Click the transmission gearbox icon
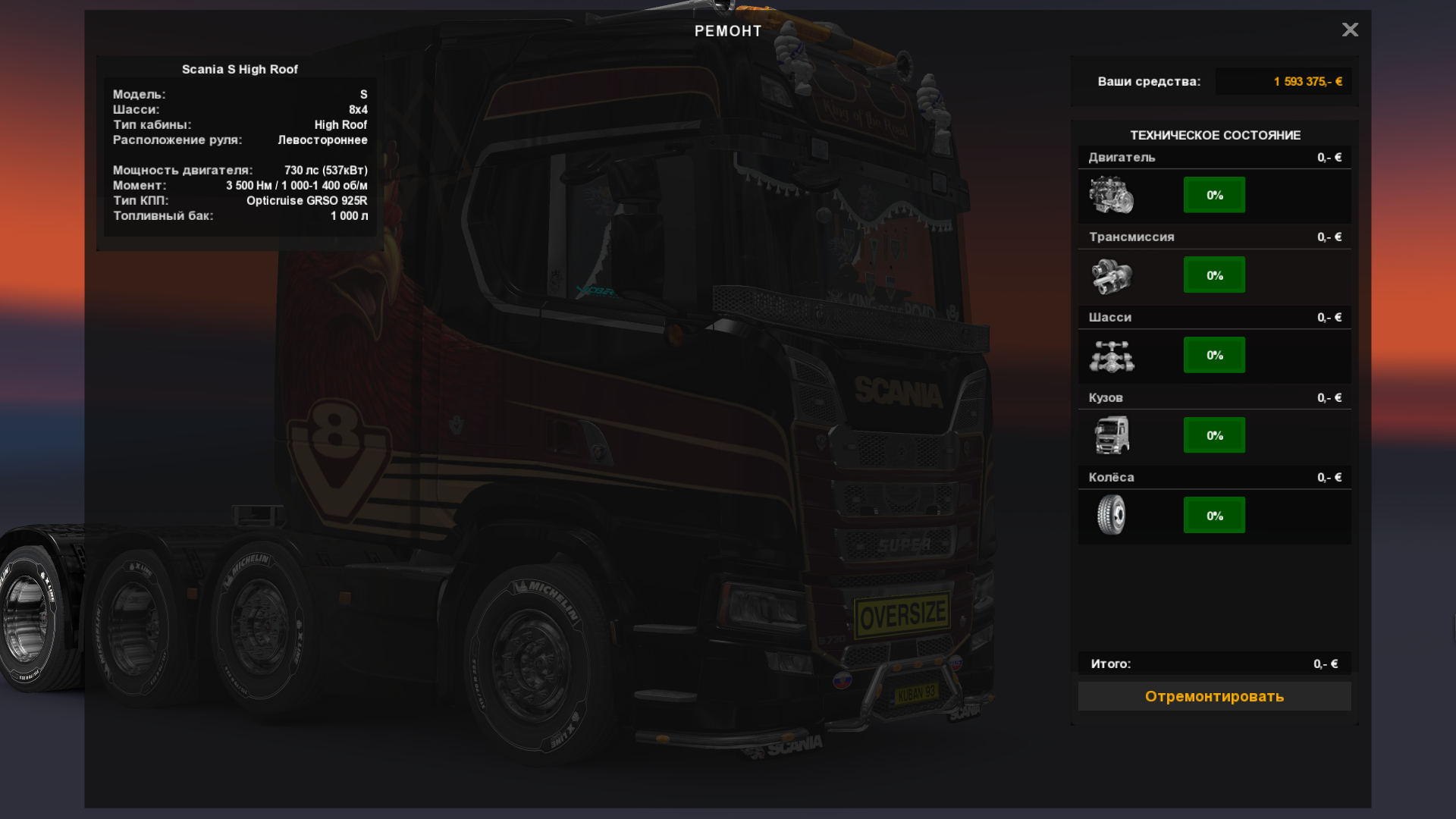This screenshot has width=1456, height=819. 1112,275
